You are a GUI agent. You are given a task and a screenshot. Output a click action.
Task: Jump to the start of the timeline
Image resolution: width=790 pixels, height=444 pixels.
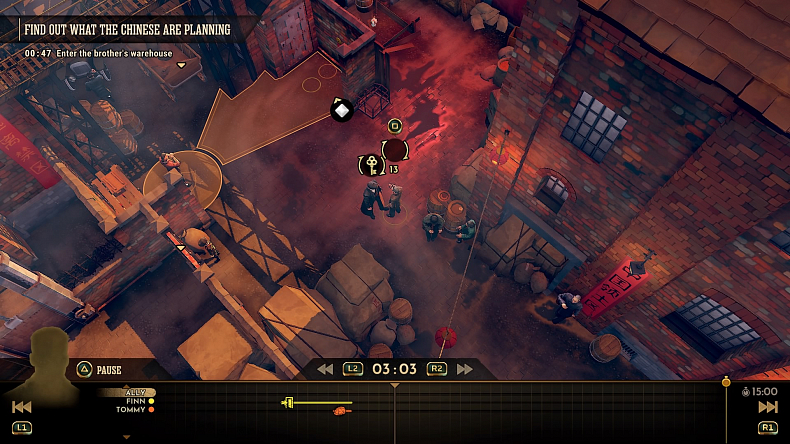tap(21, 407)
